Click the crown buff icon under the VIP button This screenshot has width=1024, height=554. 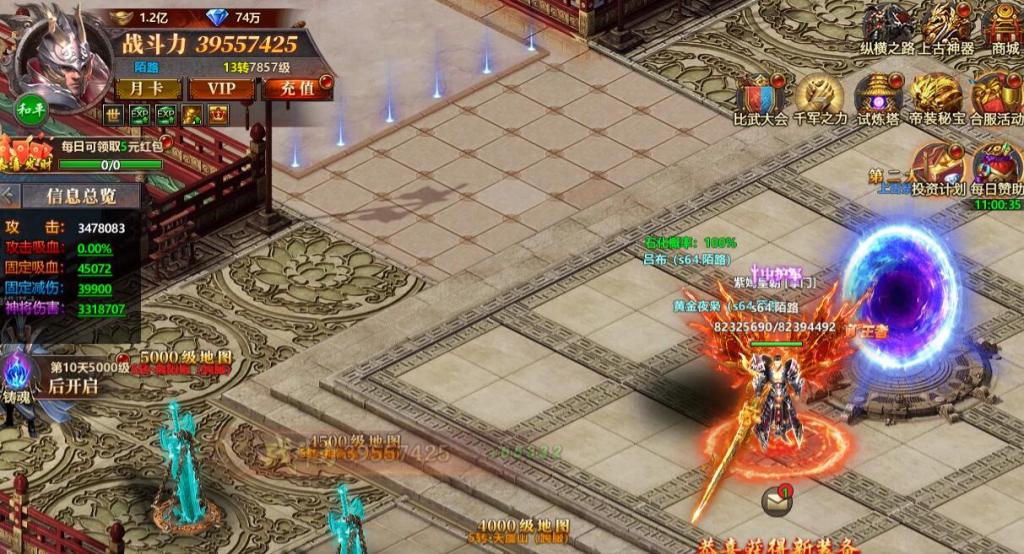pos(217,115)
